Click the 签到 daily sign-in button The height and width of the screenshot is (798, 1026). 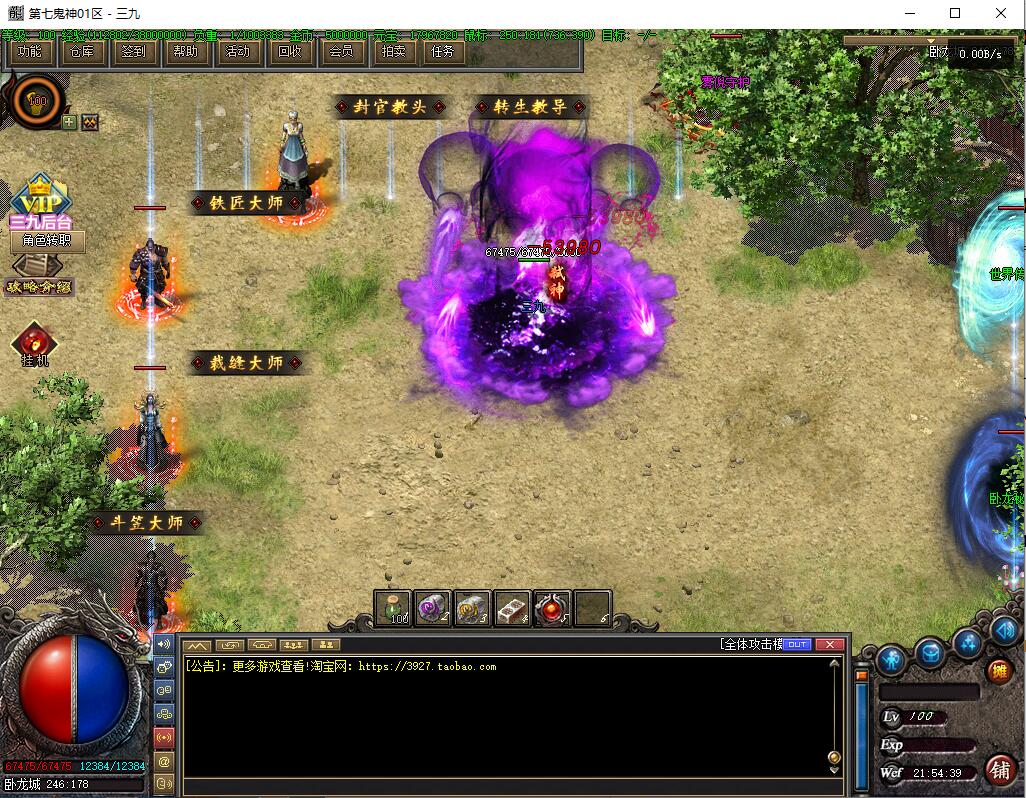[134, 52]
